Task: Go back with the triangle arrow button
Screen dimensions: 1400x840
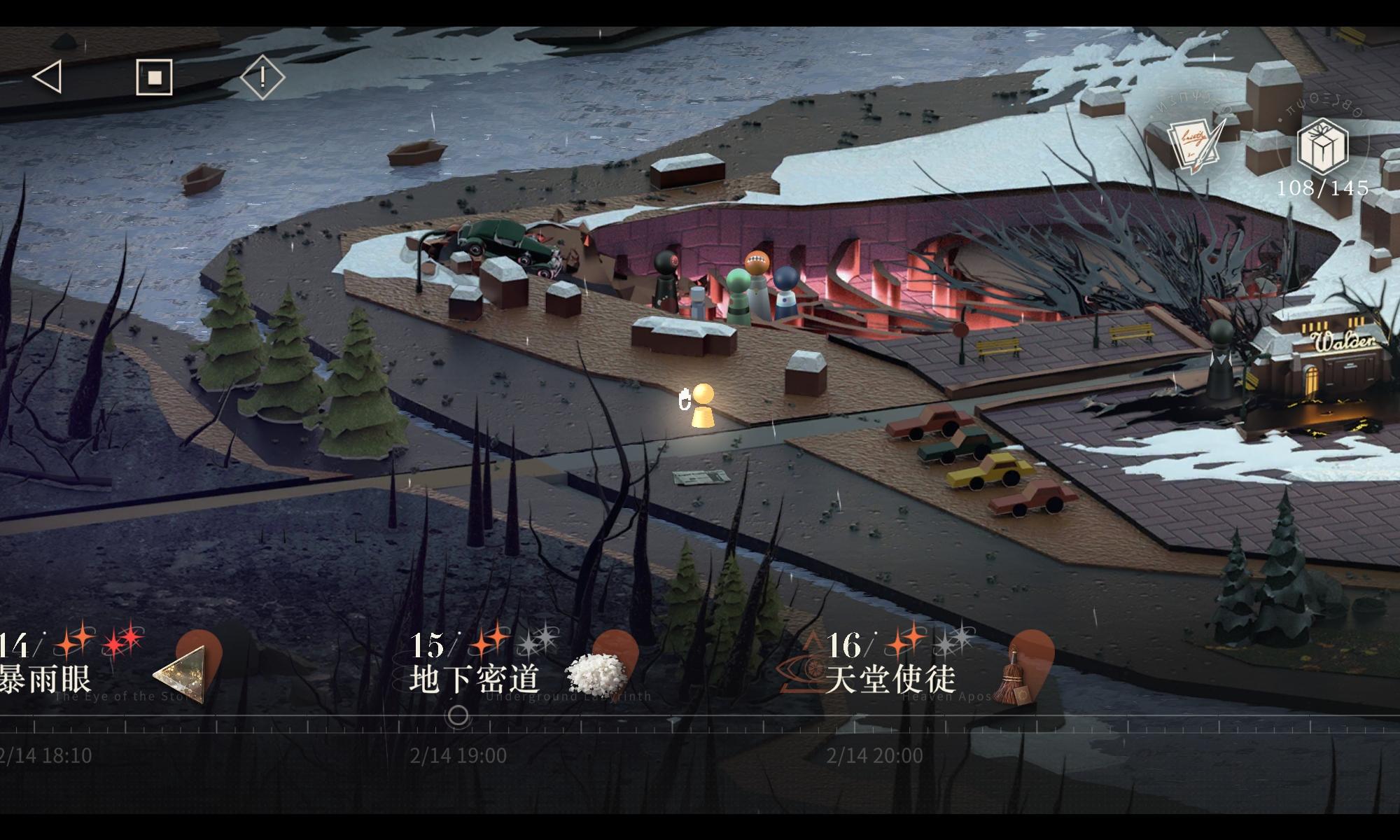Action: (x=48, y=76)
